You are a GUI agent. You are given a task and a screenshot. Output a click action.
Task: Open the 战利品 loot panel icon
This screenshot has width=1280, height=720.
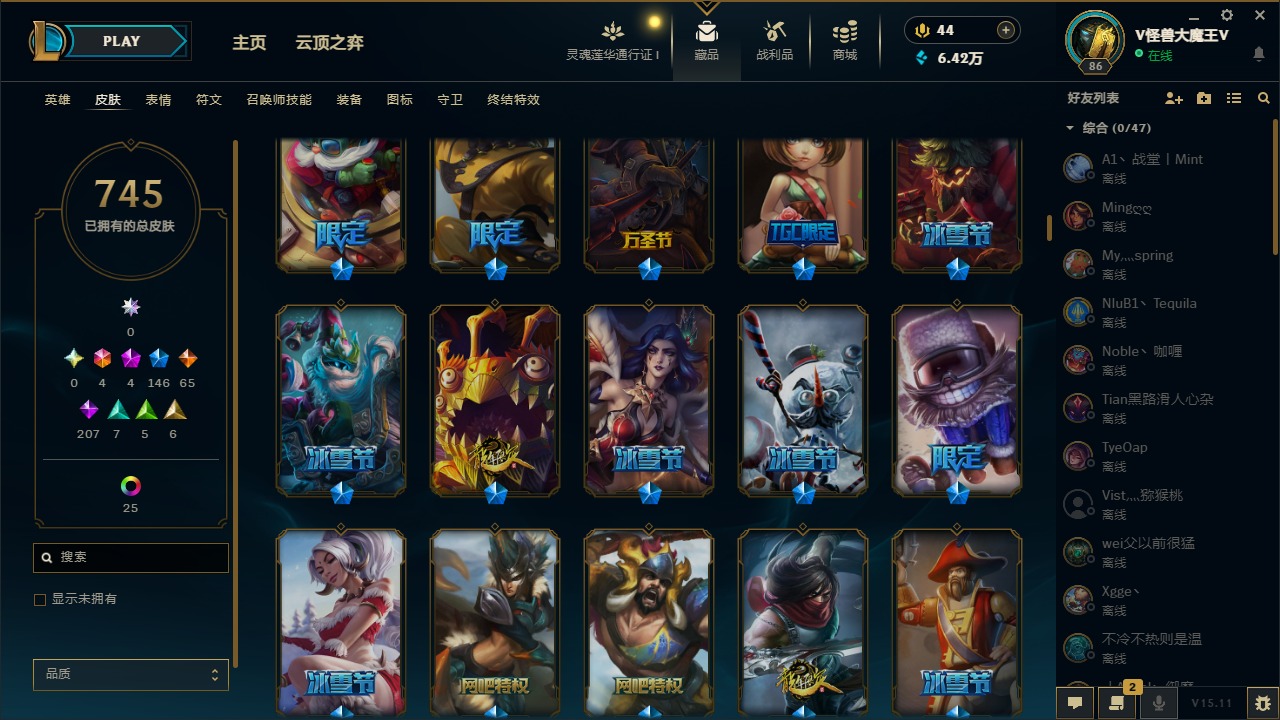775,30
